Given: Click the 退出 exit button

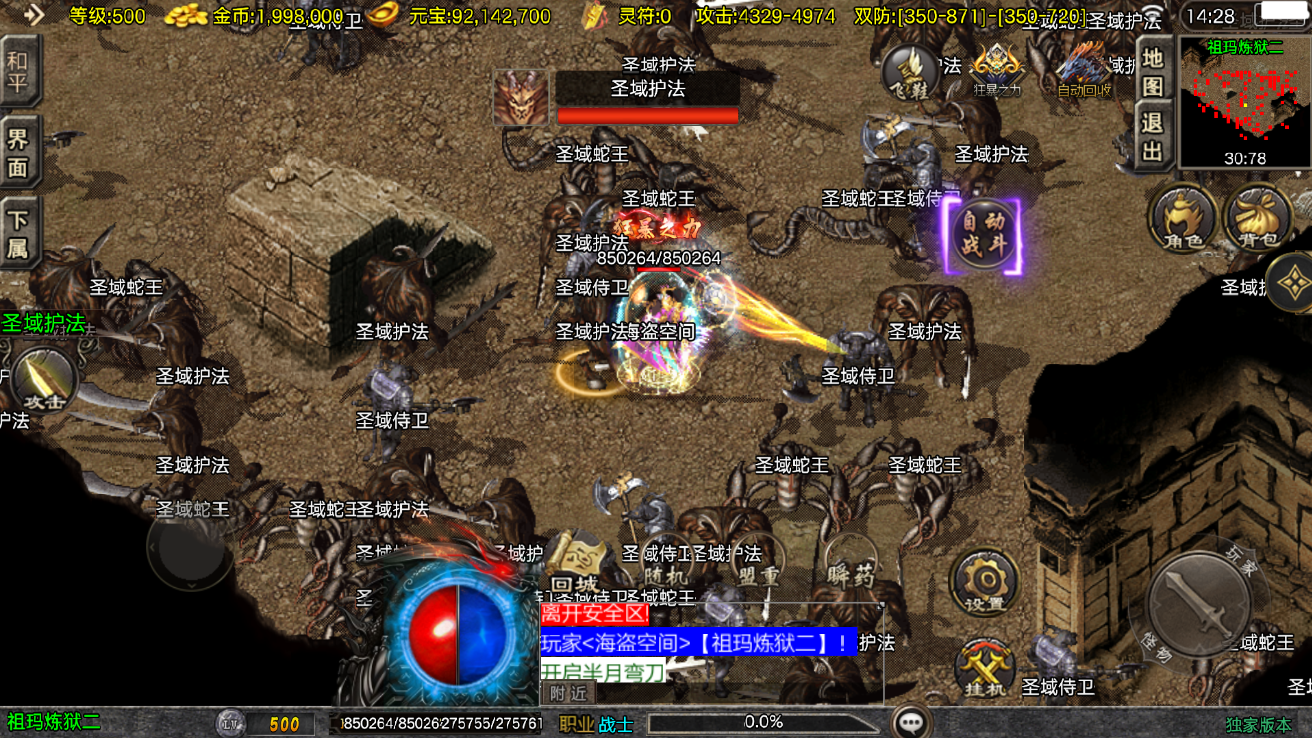Looking at the screenshot, I should (1153, 137).
